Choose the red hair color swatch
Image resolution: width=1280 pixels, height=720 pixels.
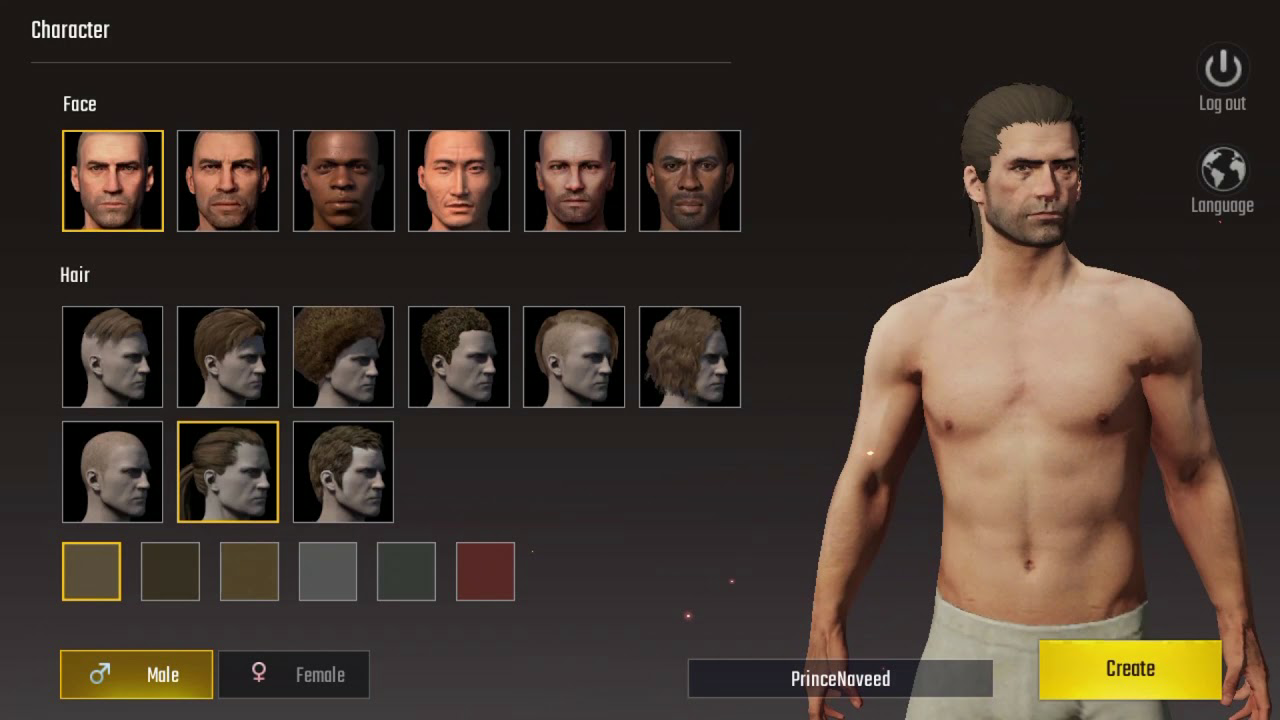click(485, 571)
